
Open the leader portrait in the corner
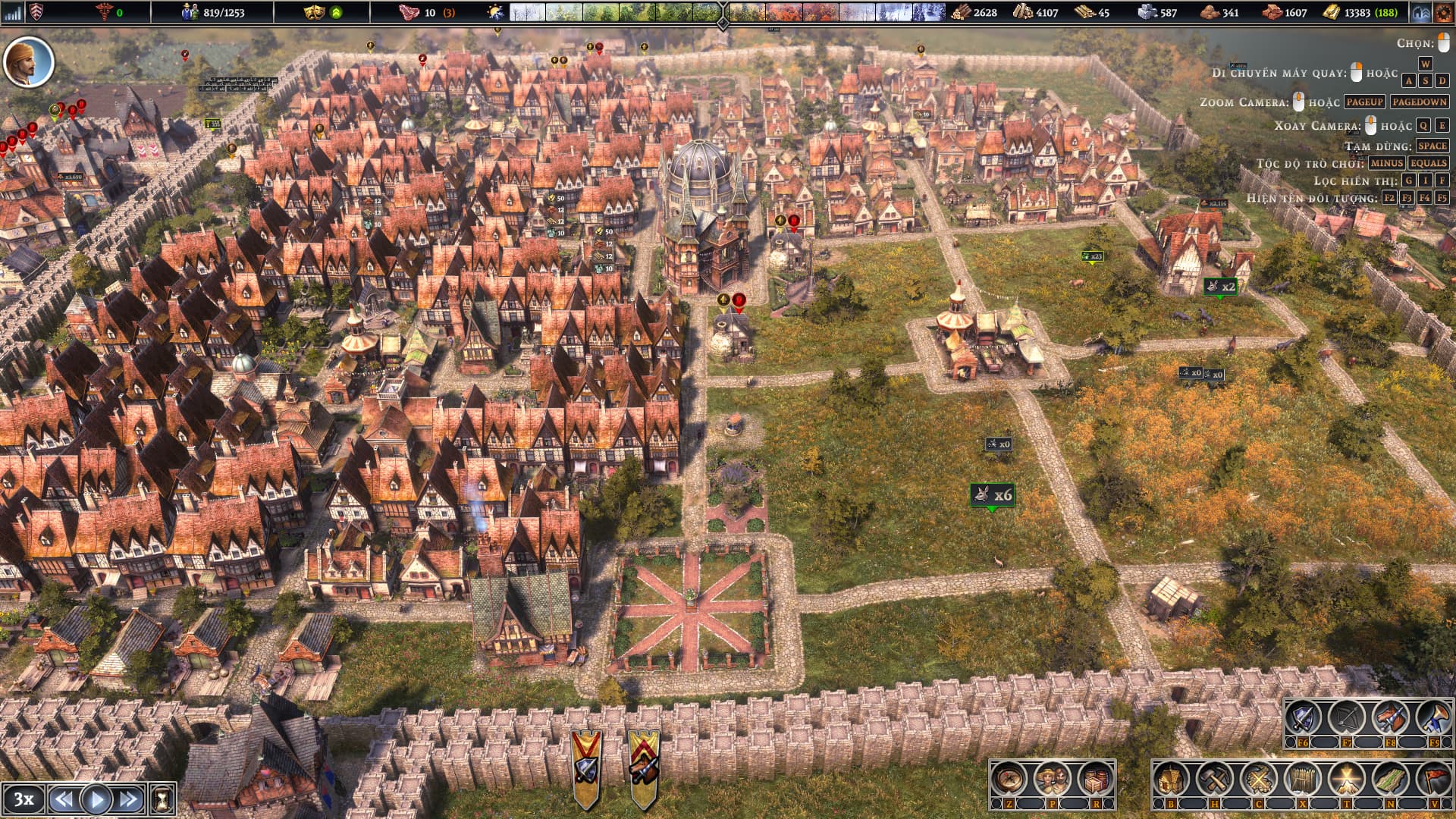click(29, 62)
